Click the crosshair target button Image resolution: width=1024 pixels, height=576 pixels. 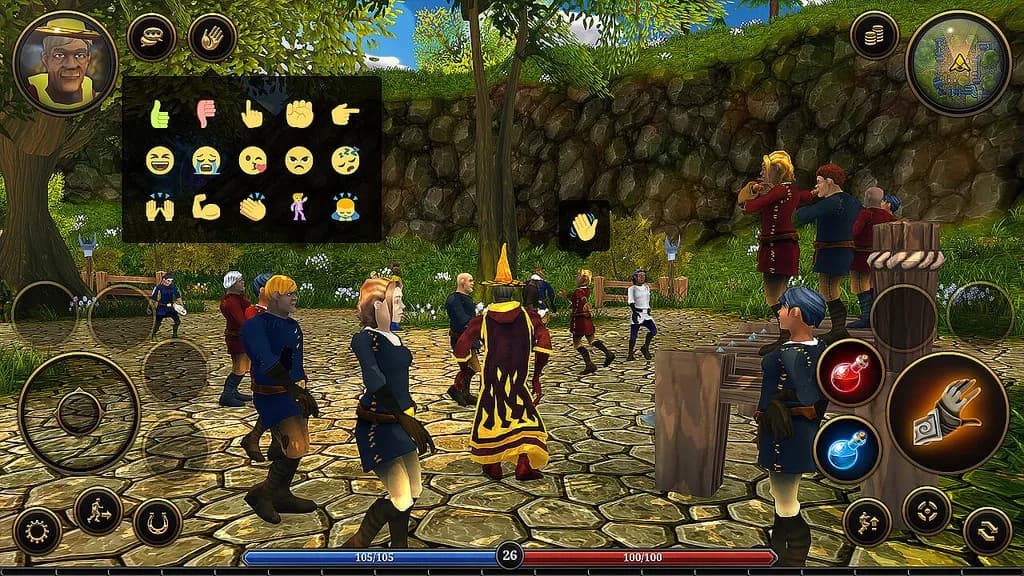[926, 511]
